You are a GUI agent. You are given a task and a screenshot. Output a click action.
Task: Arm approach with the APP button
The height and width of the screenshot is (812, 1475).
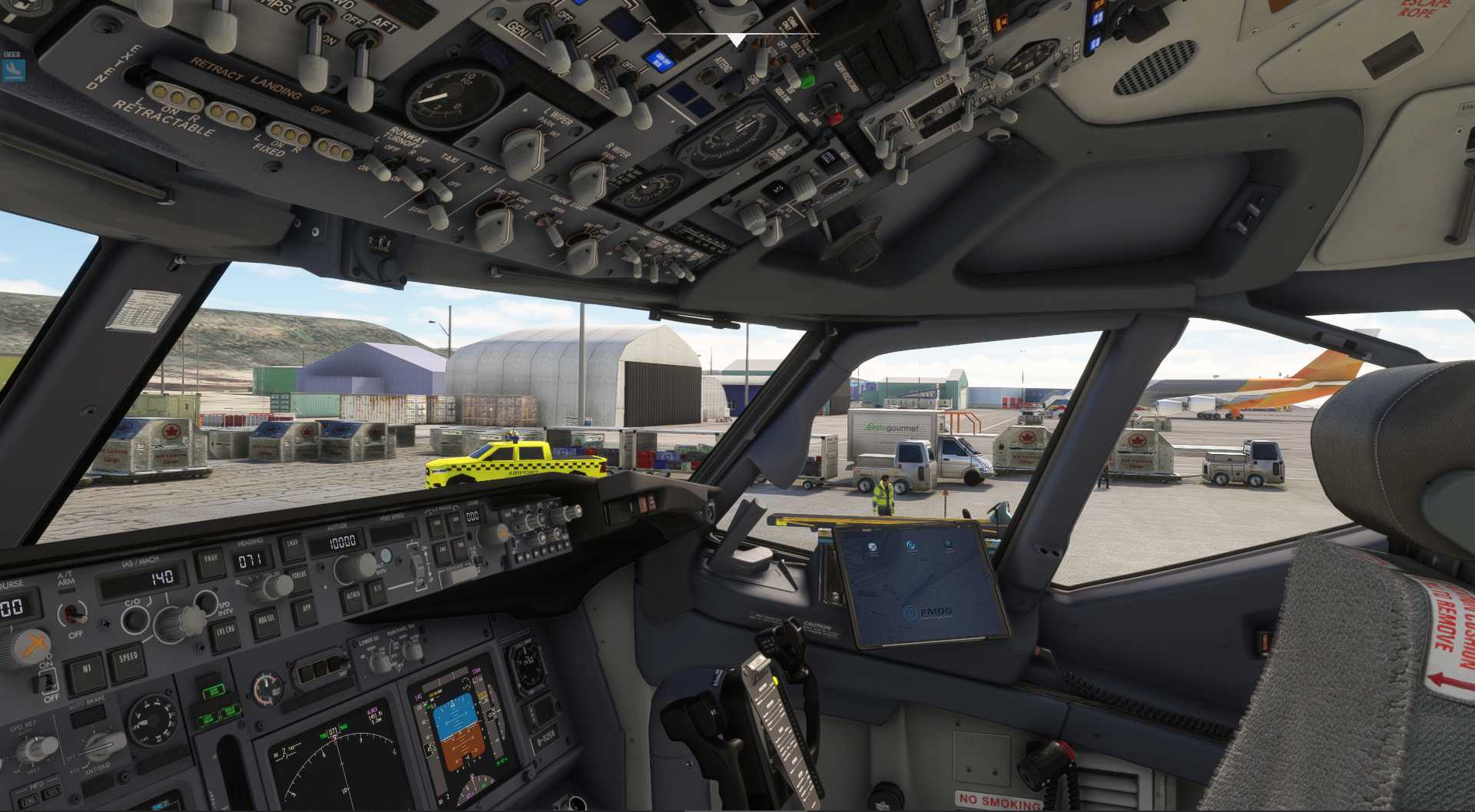(305, 609)
